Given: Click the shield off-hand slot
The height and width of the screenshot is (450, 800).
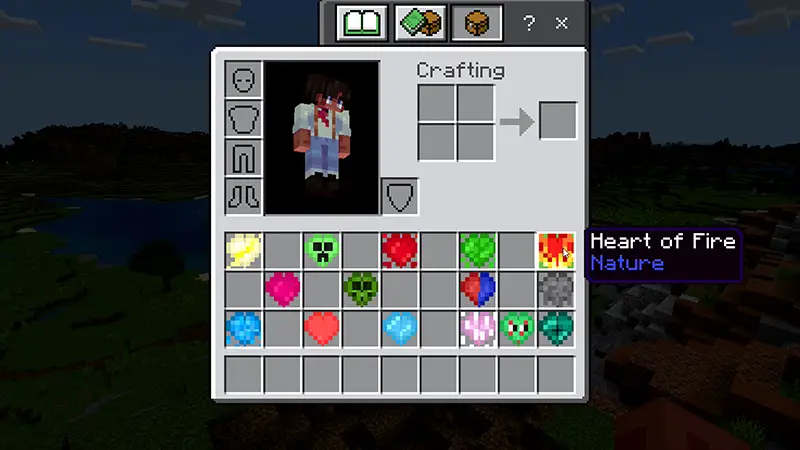Looking at the screenshot, I should point(399,195).
